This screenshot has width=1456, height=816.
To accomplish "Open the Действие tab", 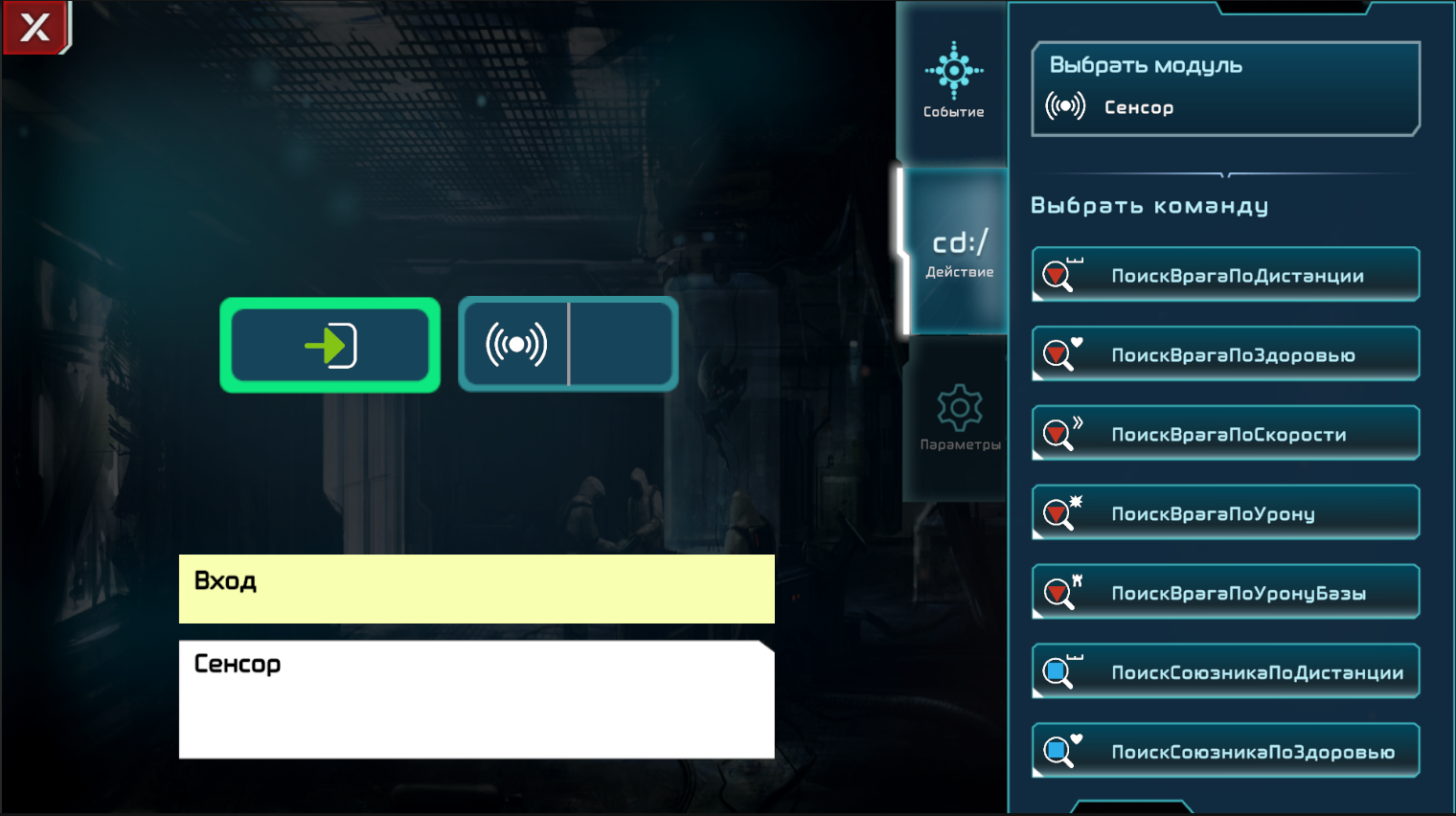I will coord(958,253).
